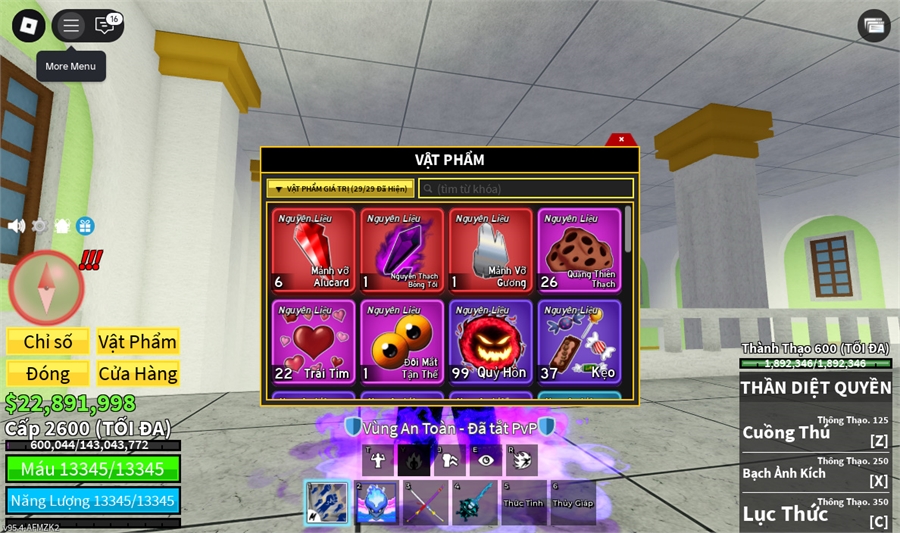Choose the Mảnh Vỡ Gương item
Screen dimensions: 900x533
click(x=490, y=250)
